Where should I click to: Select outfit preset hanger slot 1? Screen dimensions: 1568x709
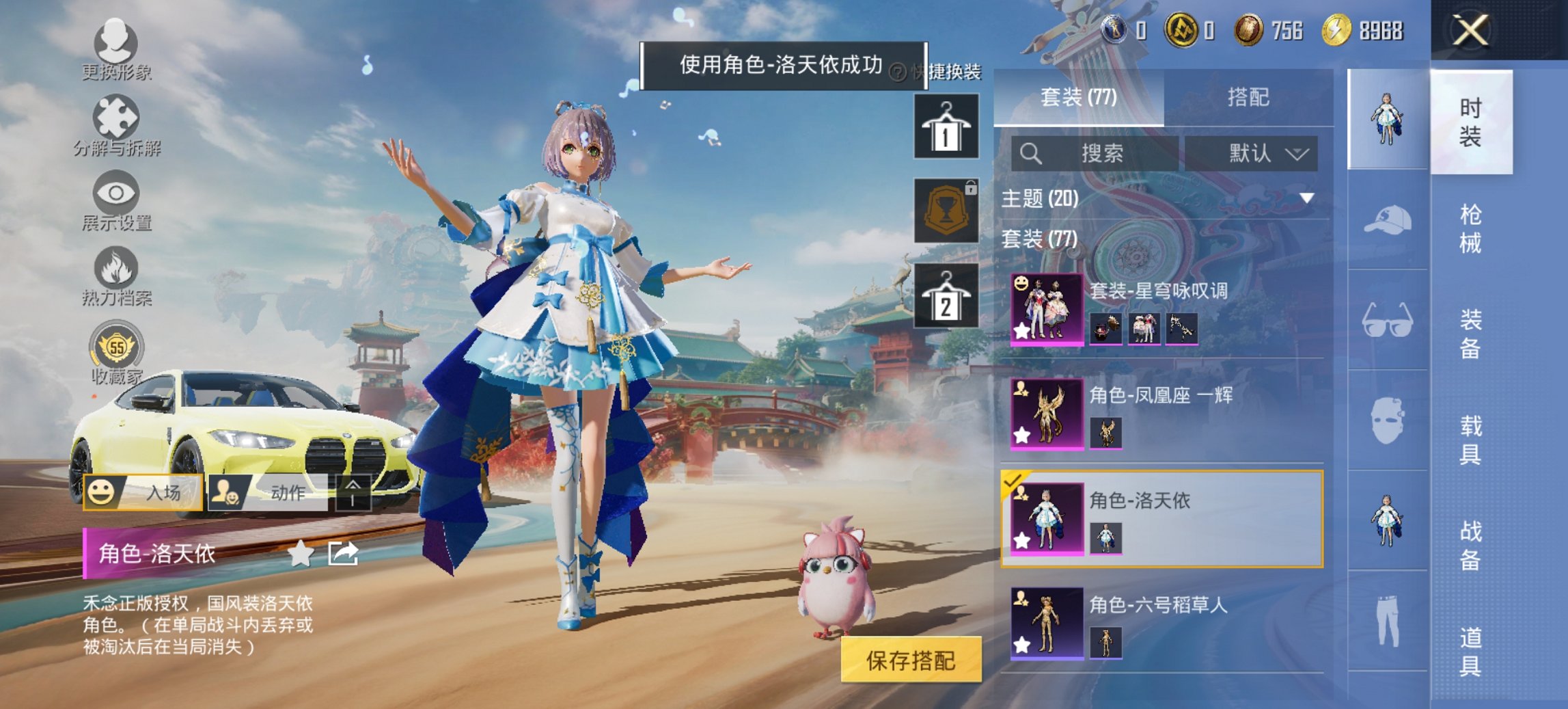pyautogui.click(x=946, y=126)
